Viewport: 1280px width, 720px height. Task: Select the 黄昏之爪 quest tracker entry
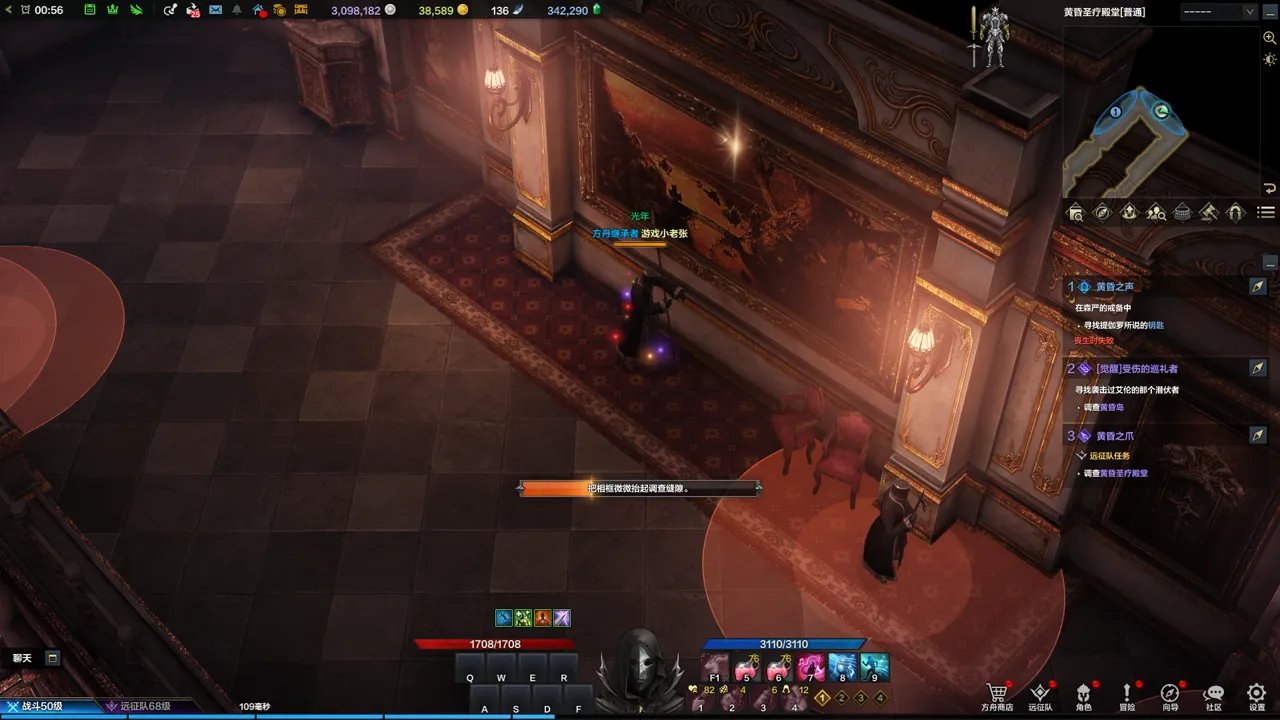[x=1114, y=436]
